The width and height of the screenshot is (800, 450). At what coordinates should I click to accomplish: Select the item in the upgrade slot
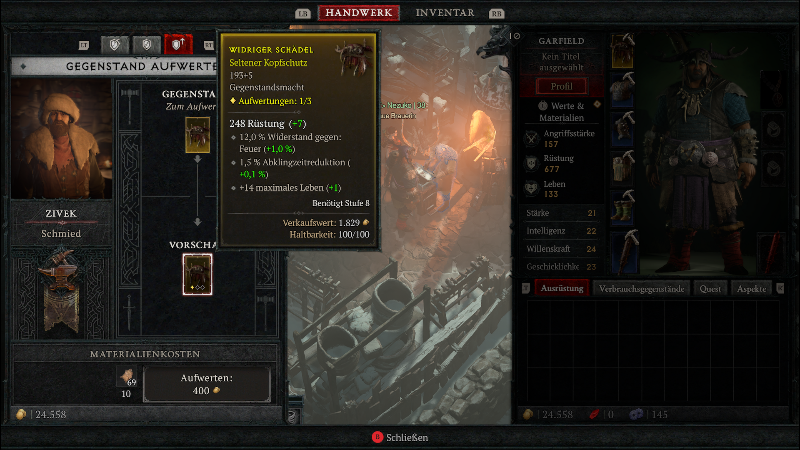[x=197, y=135]
